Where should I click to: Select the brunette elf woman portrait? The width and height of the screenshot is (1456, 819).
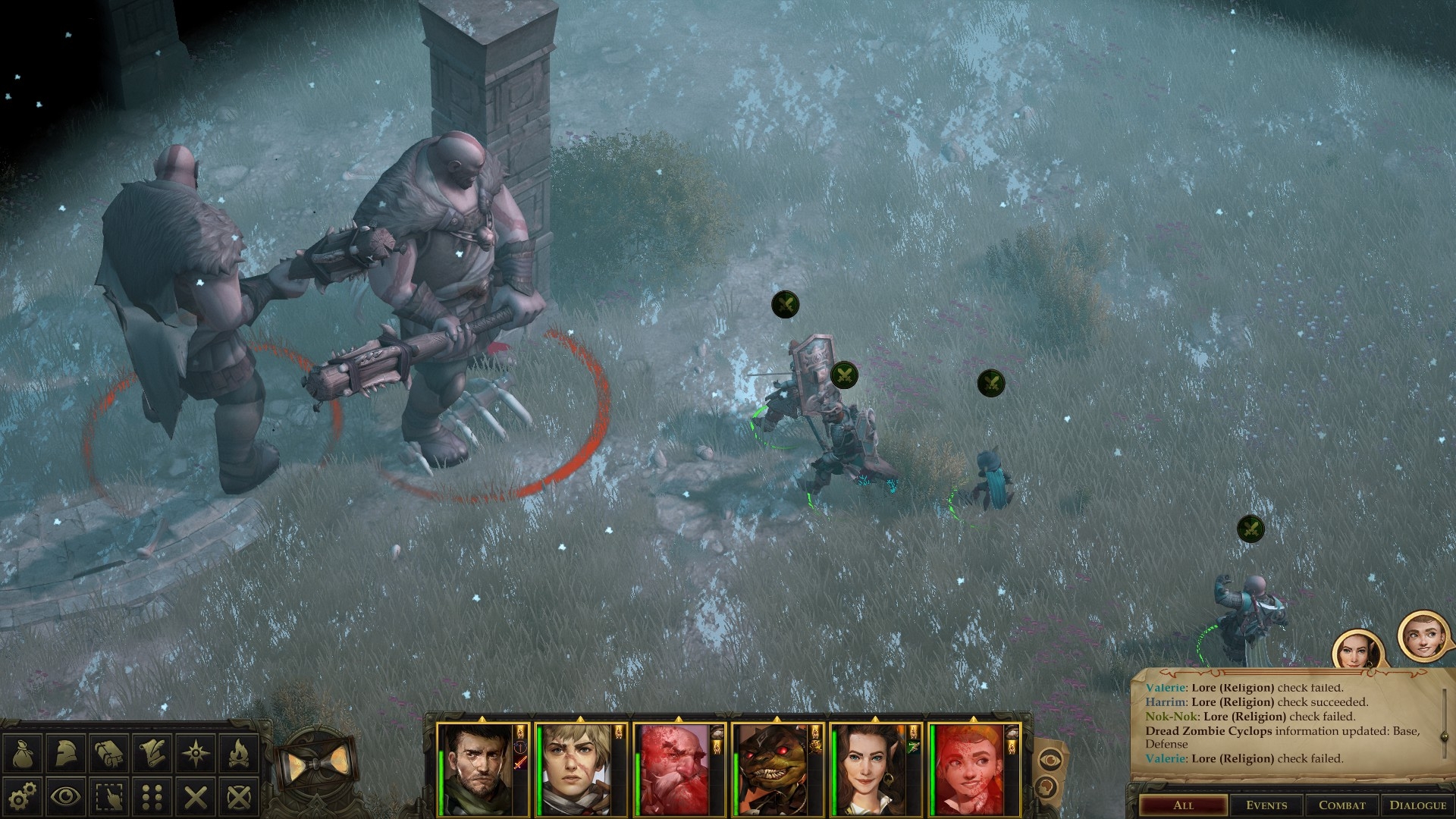[870, 769]
